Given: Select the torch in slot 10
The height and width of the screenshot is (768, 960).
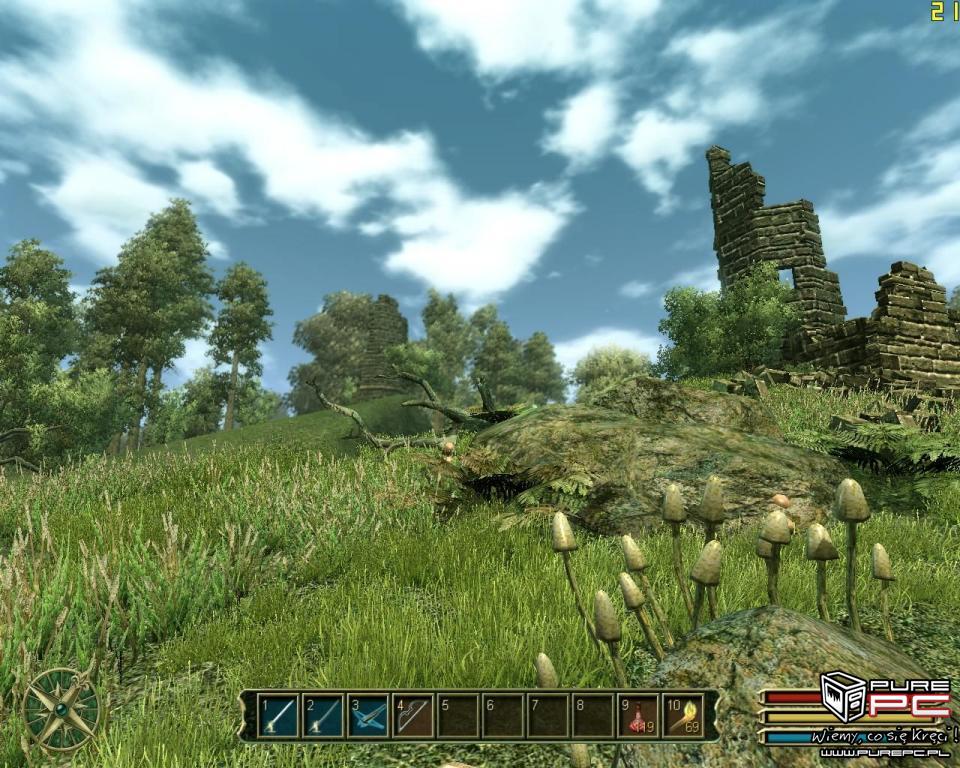Looking at the screenshot, I should click(683, 716).
